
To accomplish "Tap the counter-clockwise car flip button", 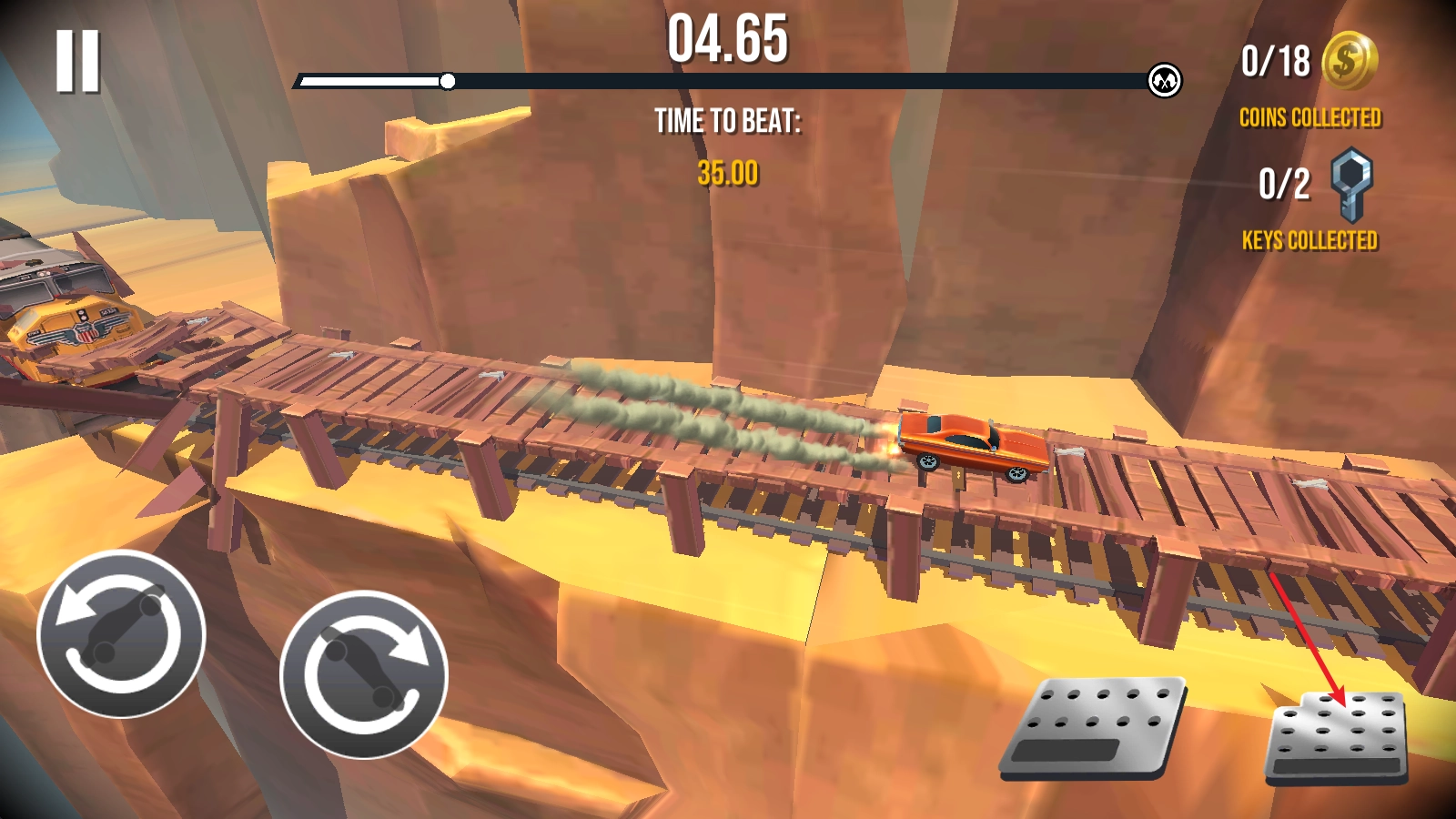I will pyautogui.click(x=121, y=634).
